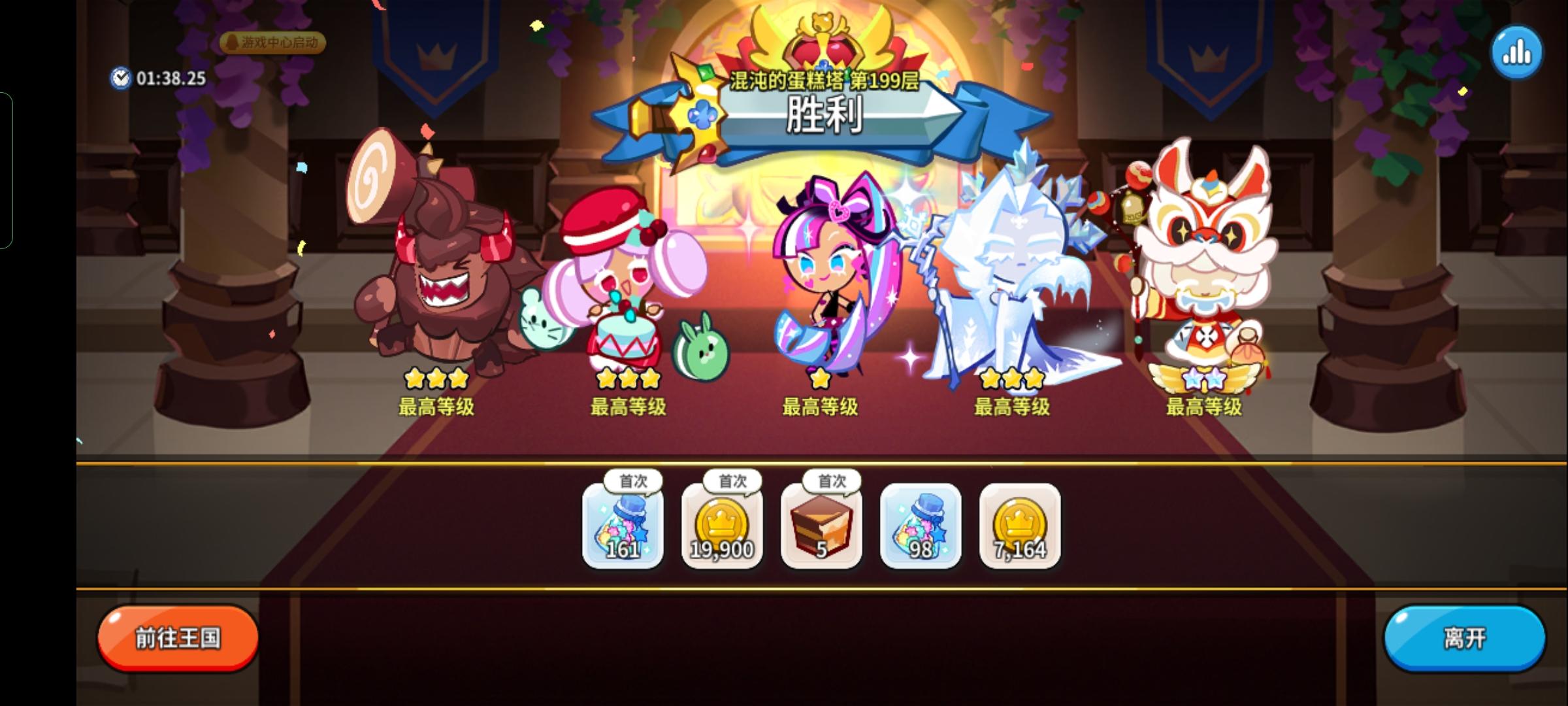This screenshot has height=706, width=1568.
Task: Click the star jelly jar reward showing 98
Action: point(920,528)
